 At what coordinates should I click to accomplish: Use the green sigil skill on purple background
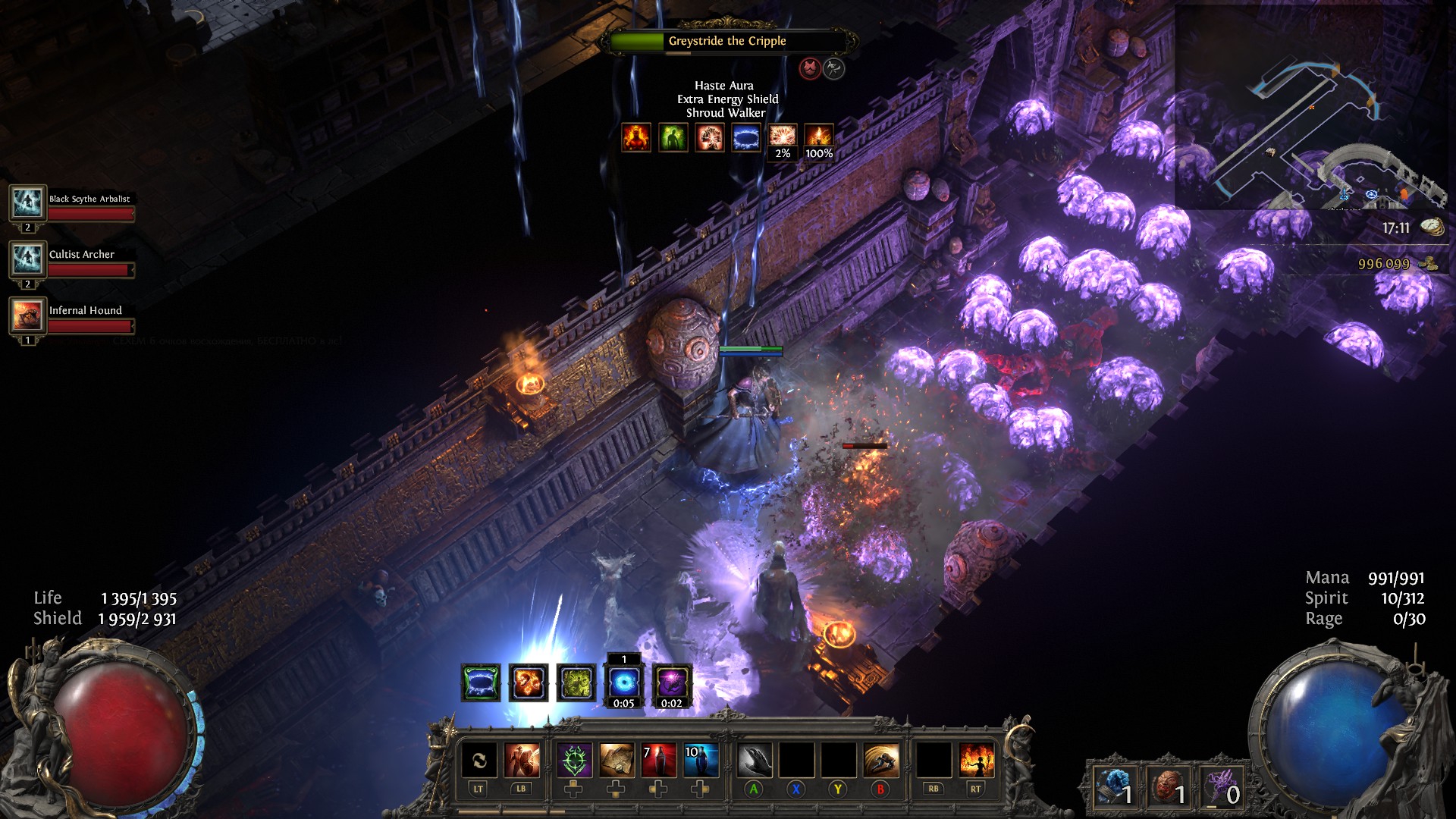click(x=574, y=761)
